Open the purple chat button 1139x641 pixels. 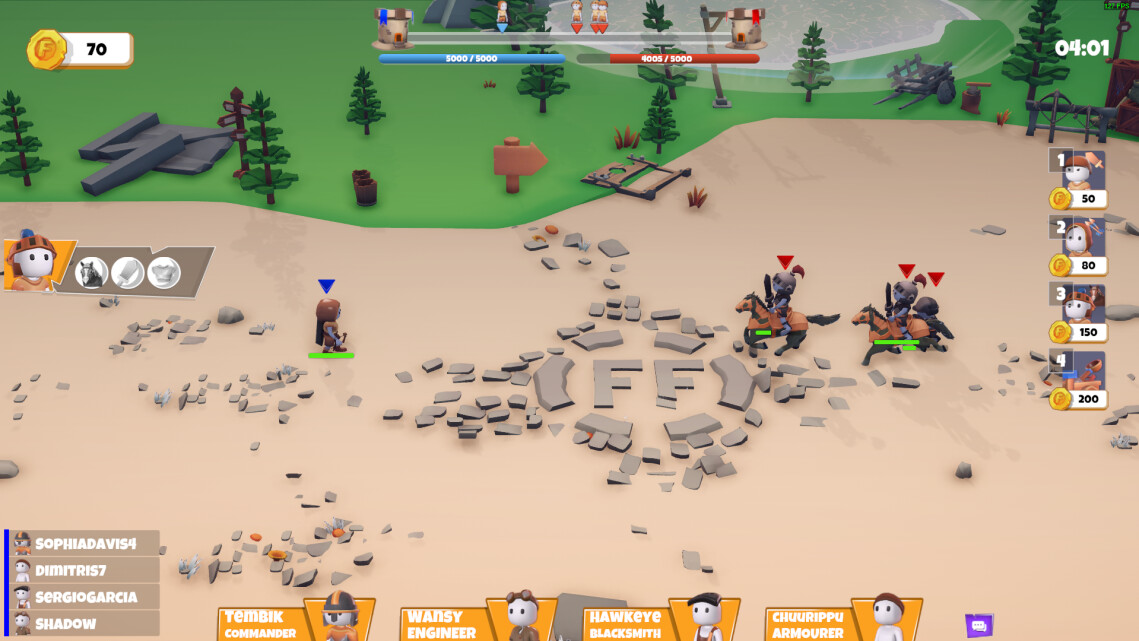pyautogui.click(x=979, y=626)
